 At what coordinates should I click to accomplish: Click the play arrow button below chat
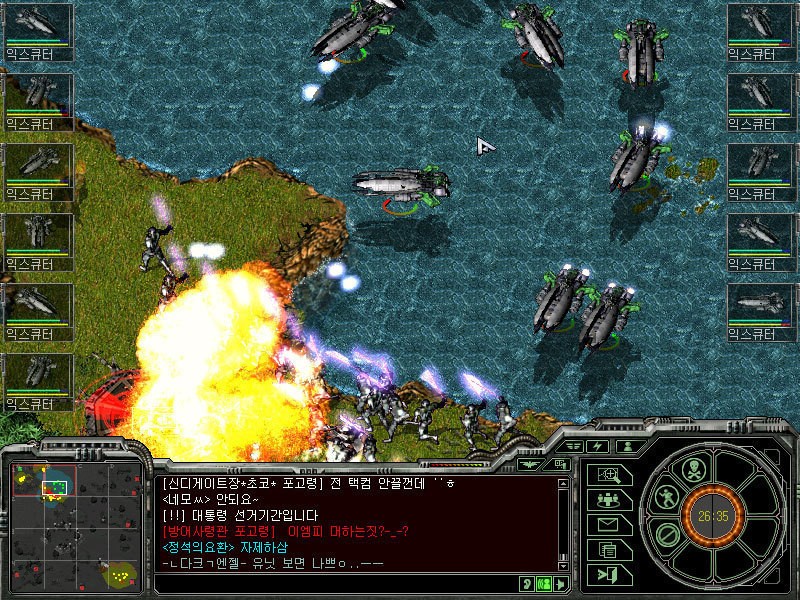pyautogui.click(x=562, y=584)
